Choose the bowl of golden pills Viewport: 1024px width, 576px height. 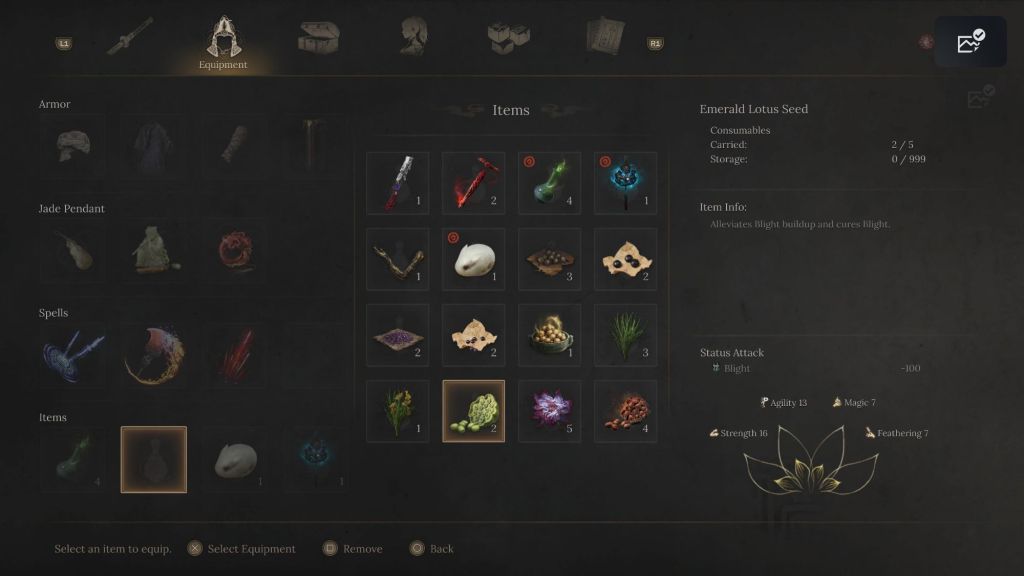(x=550, y=335)
